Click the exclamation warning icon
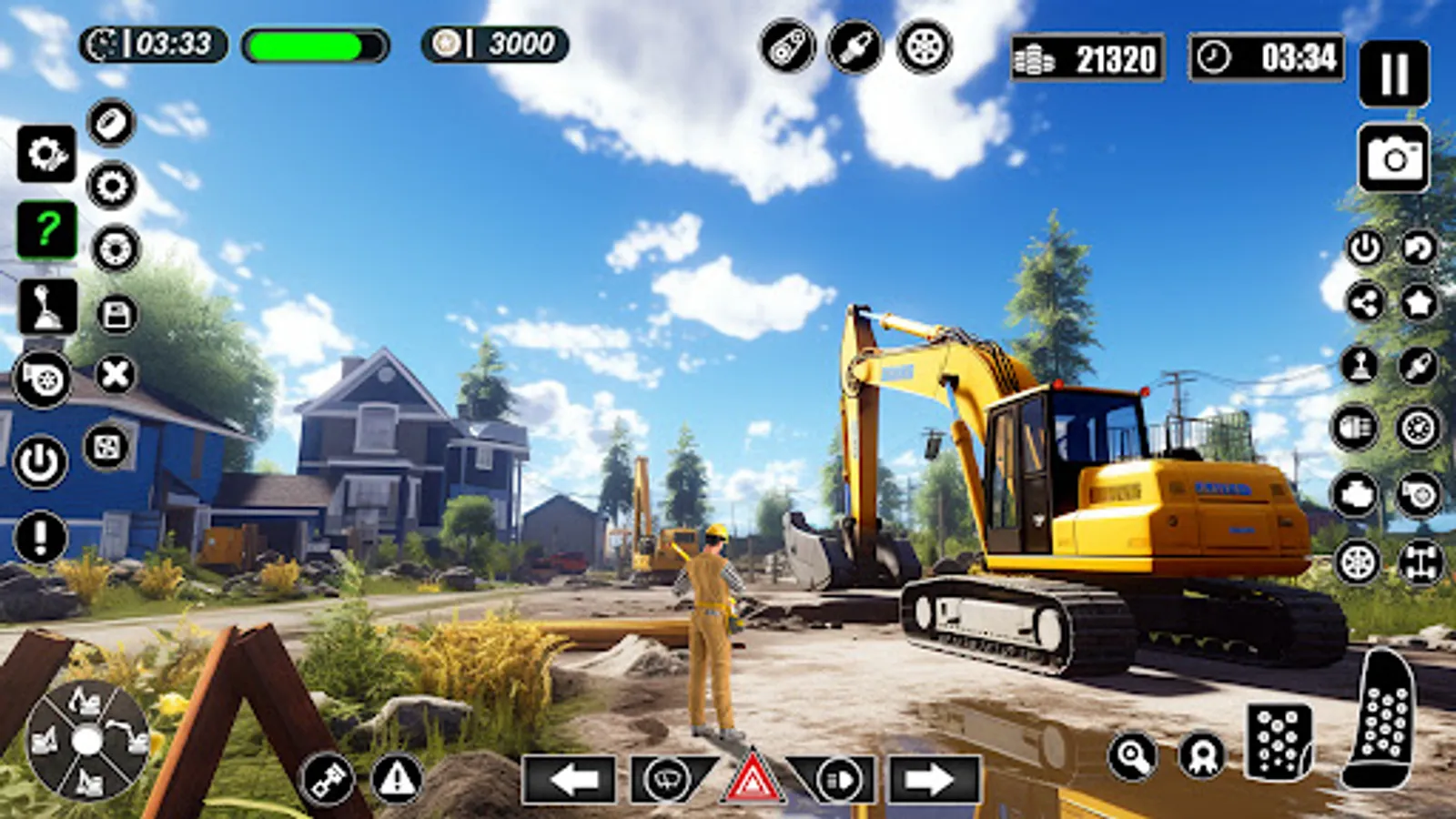Viewport: 1456px width, 819px height. (x=41, y=535)
